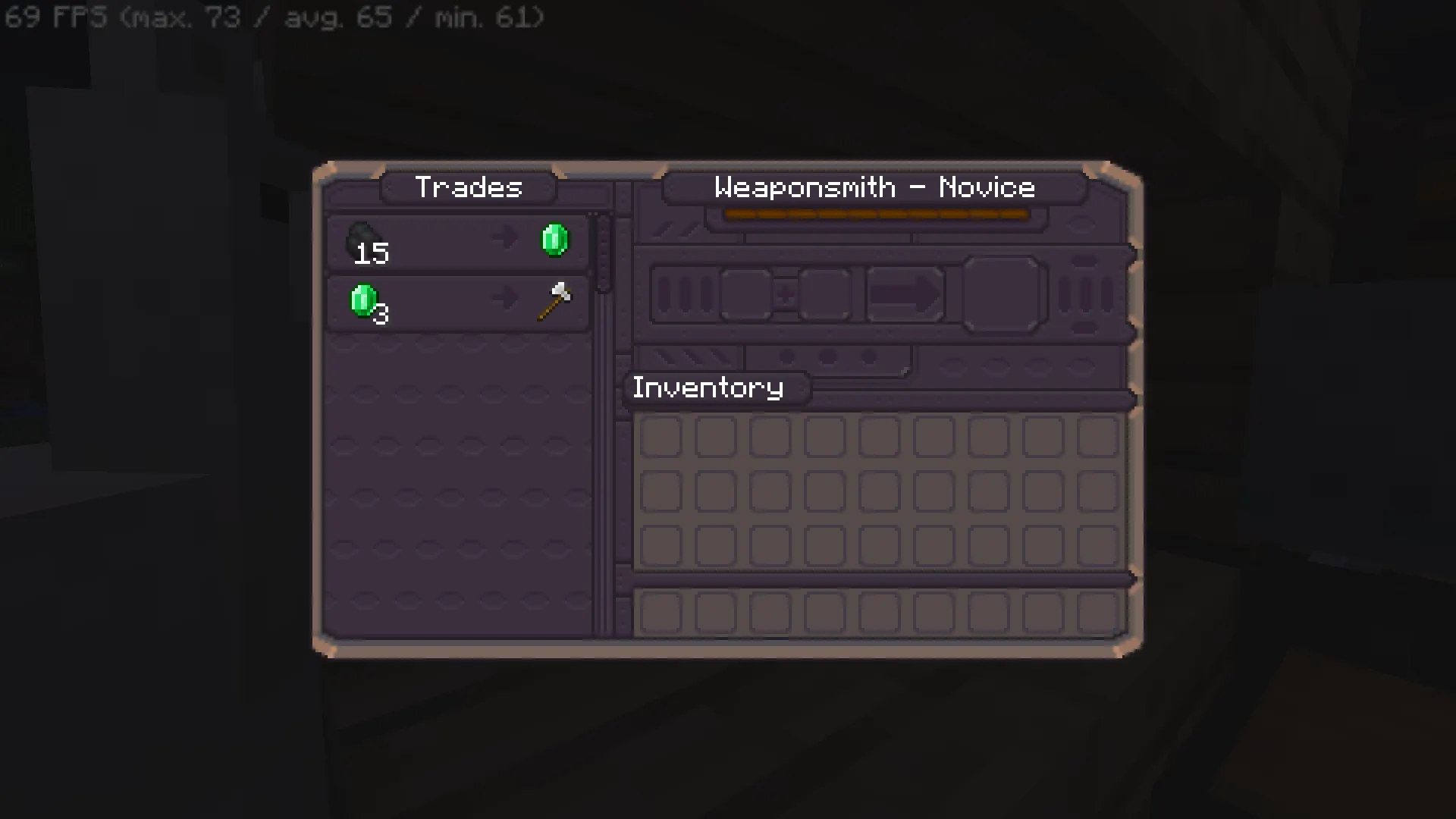The width and height of the screenshot is (1456, 819).
Task: Click the emerald reward of the coal trade
Action: click(x=554, y=239)
